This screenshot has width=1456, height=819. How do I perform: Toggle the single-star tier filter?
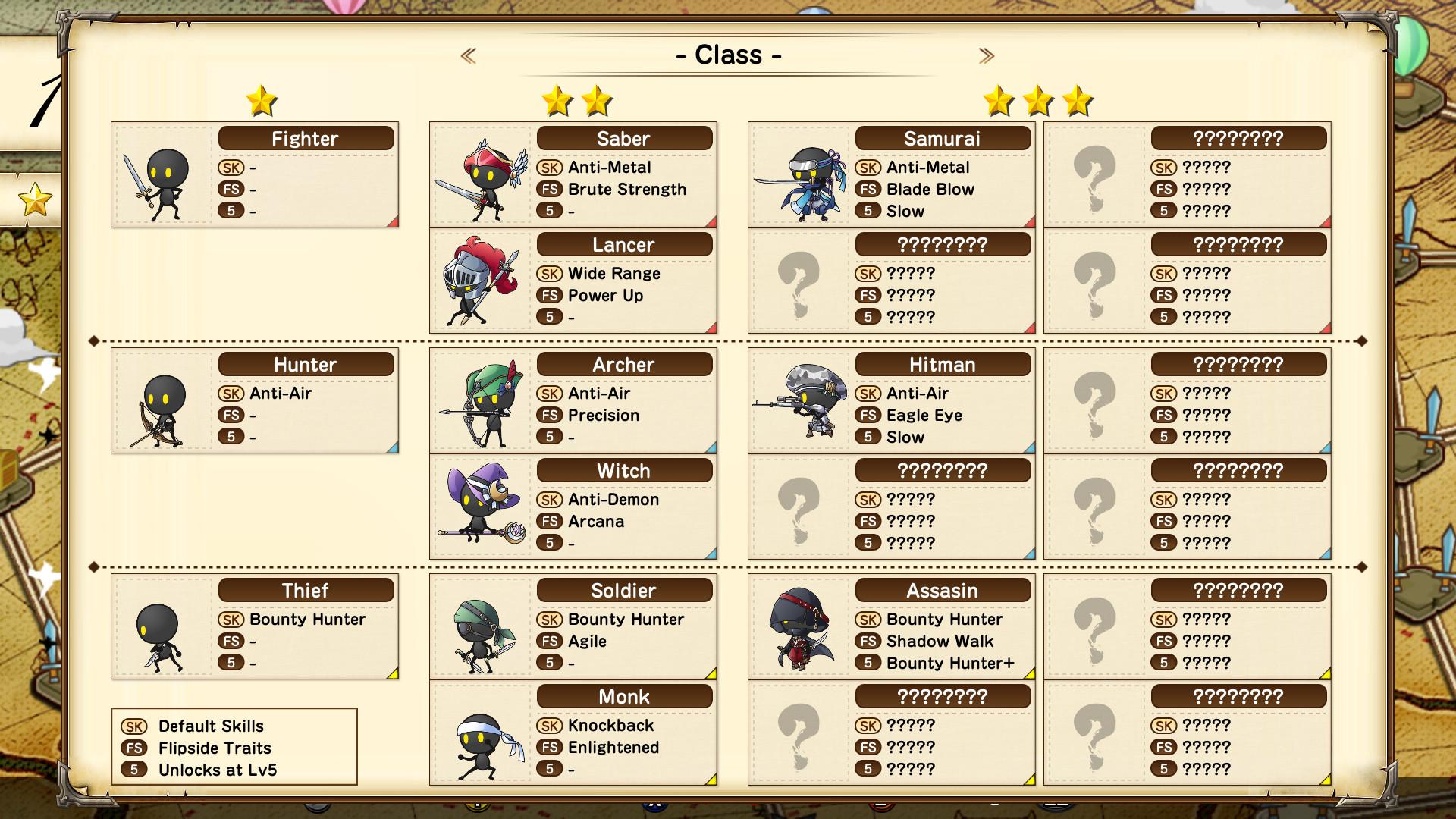coord(262,101)
